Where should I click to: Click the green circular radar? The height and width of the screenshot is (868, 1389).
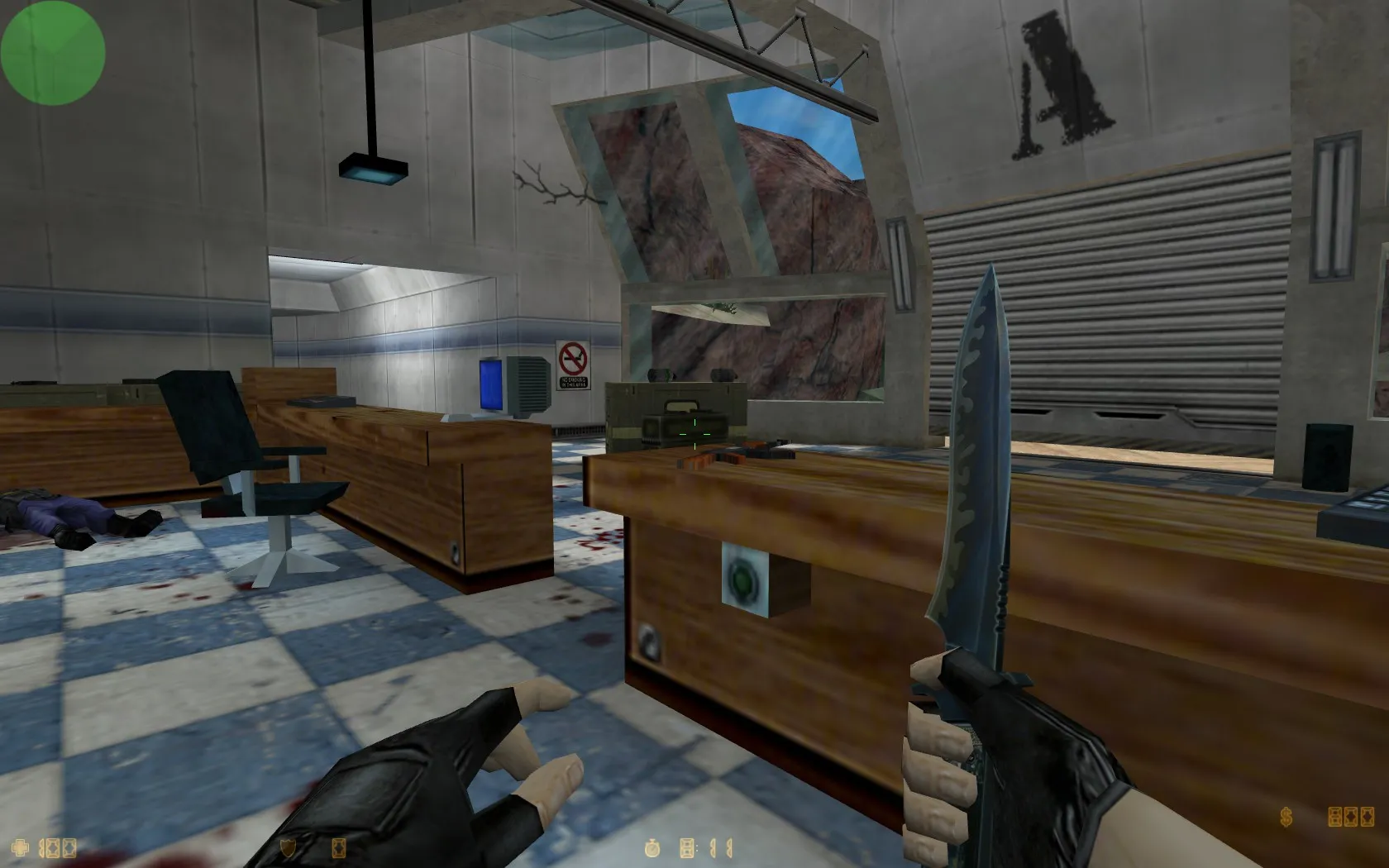point(53,52)
